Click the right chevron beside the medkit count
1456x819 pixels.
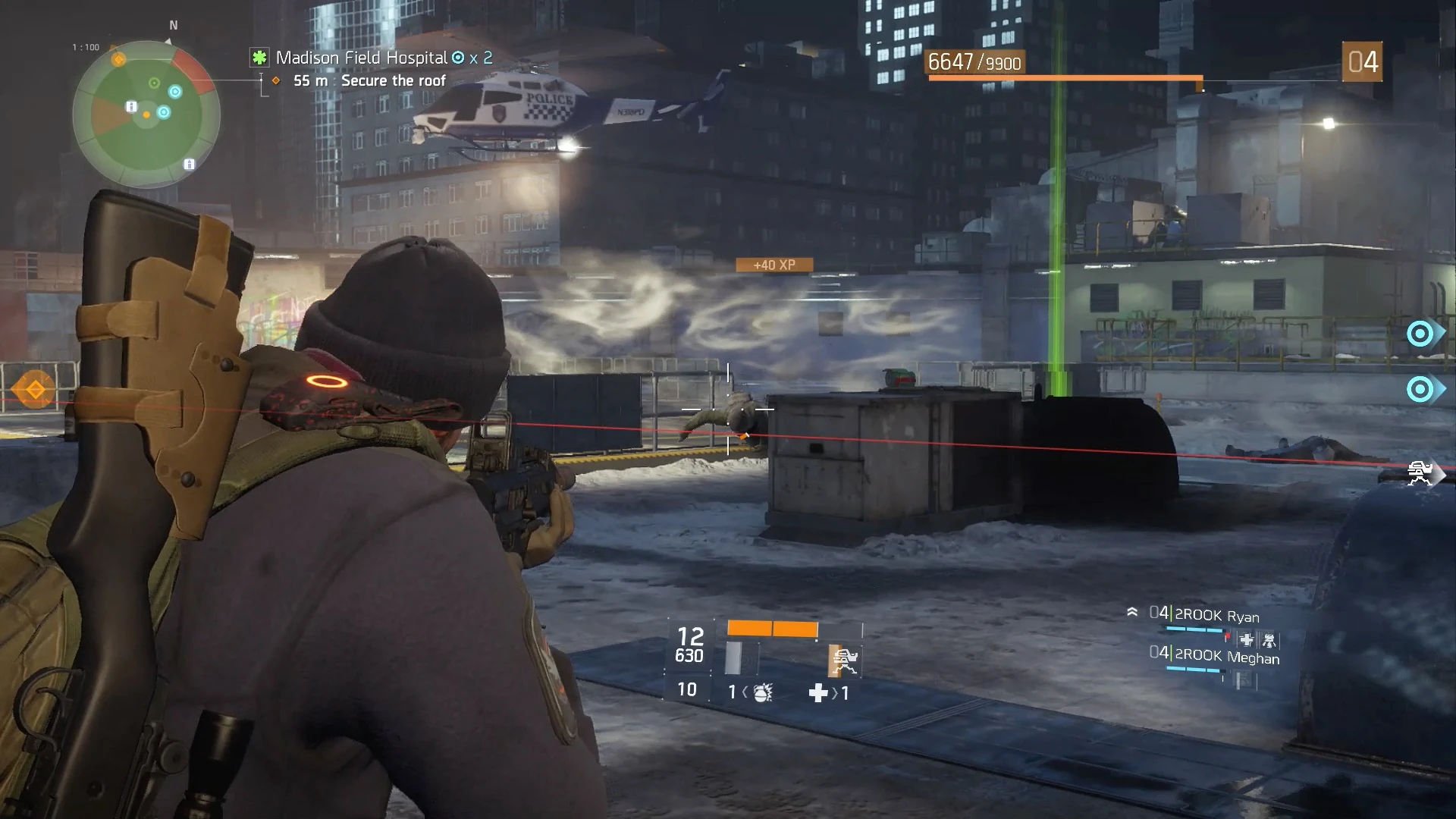point(836,692)
